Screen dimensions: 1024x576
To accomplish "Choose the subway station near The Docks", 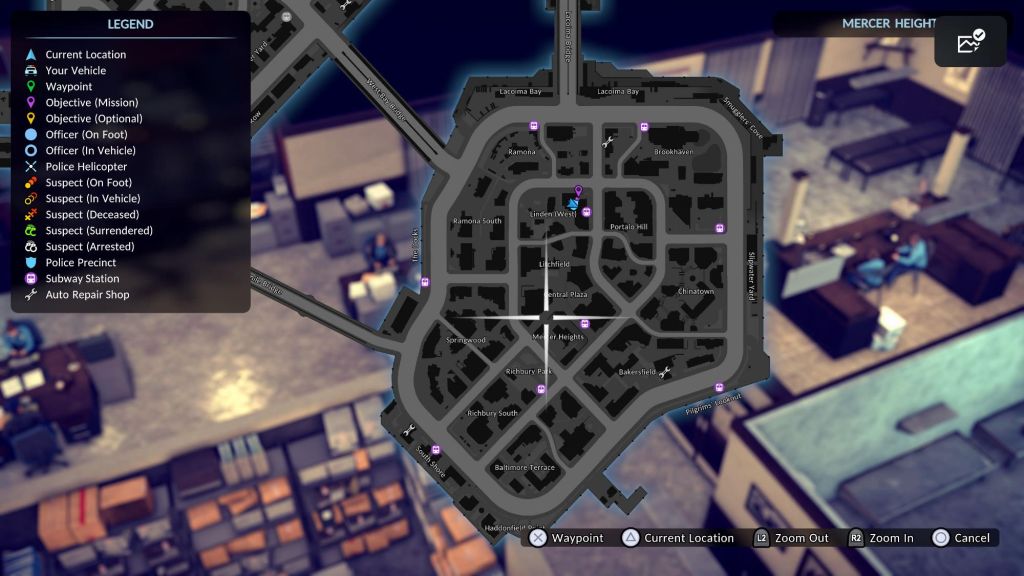I will [x=425, y=281].
